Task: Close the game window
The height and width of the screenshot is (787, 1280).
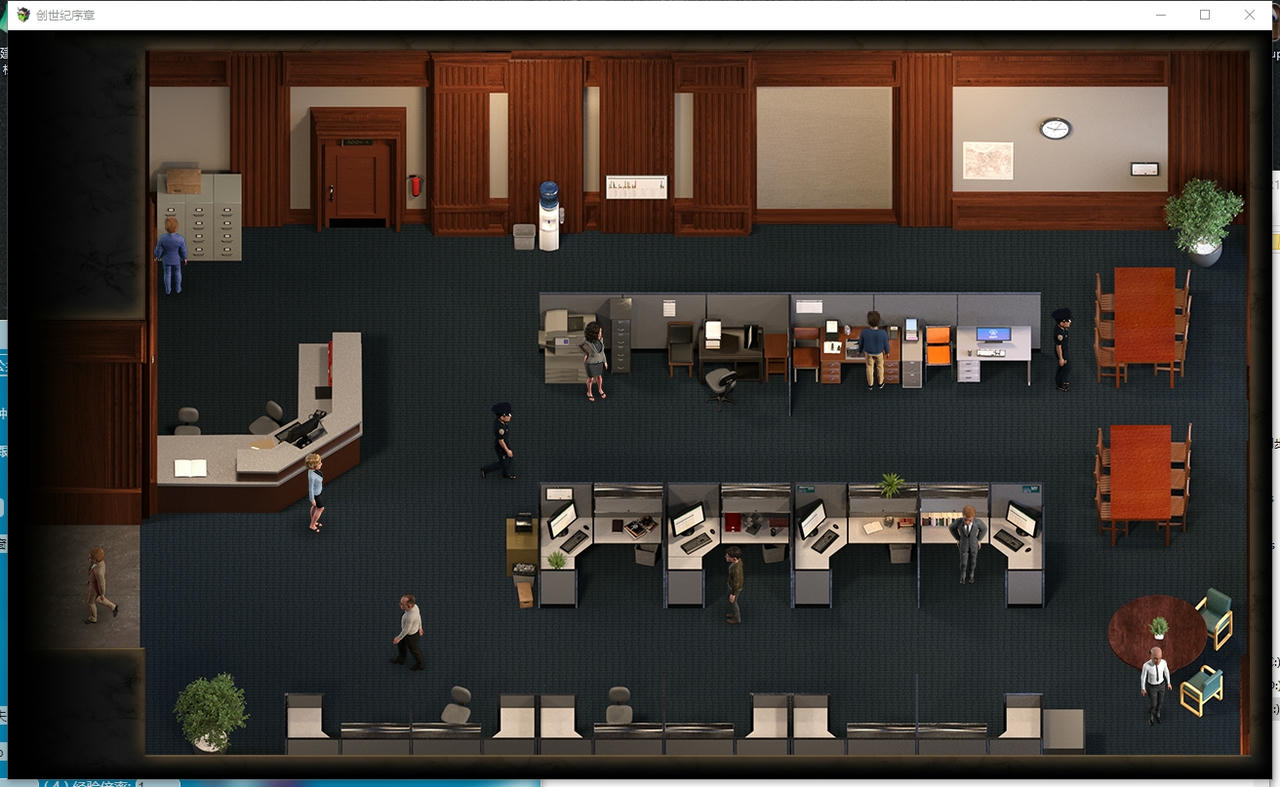Action: (x=1249, y=15)
